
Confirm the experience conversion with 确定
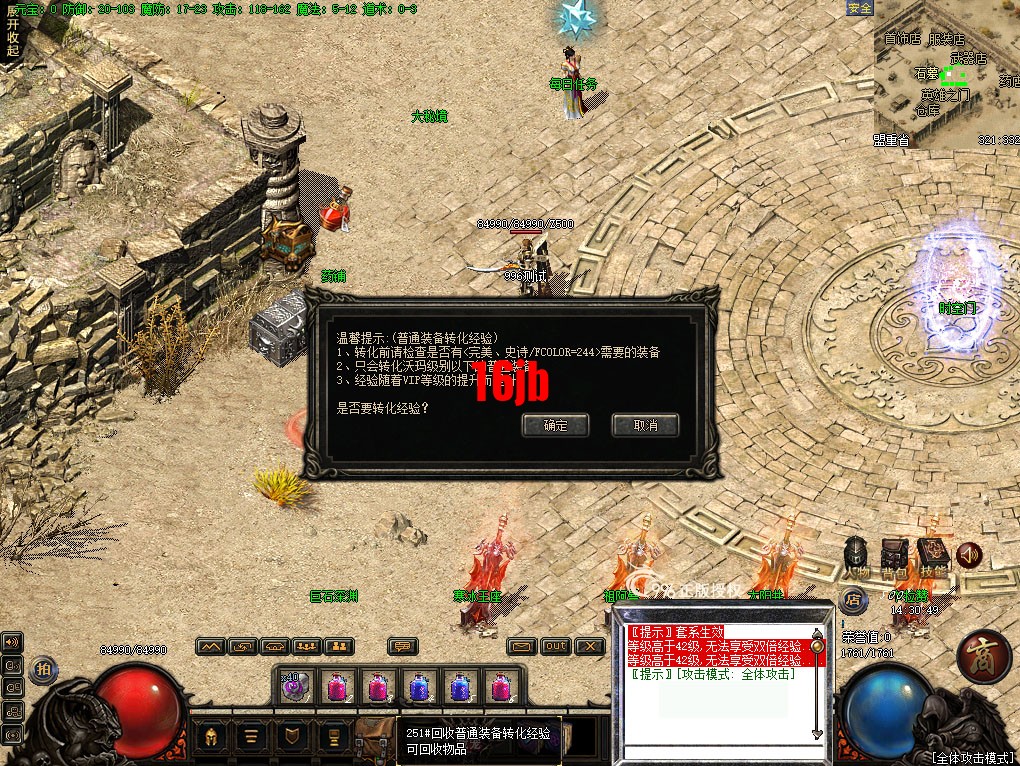(556, 425)
